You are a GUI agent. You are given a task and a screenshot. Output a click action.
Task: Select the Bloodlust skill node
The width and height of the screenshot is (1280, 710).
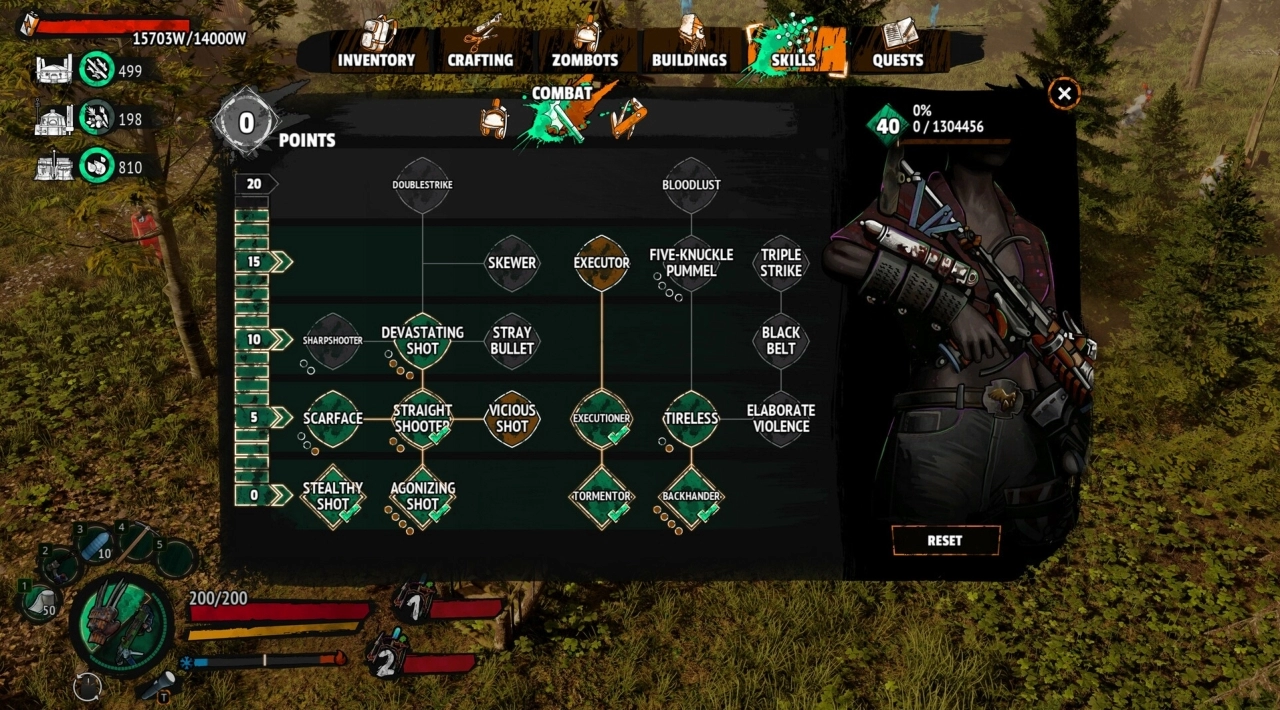point(691,185)
